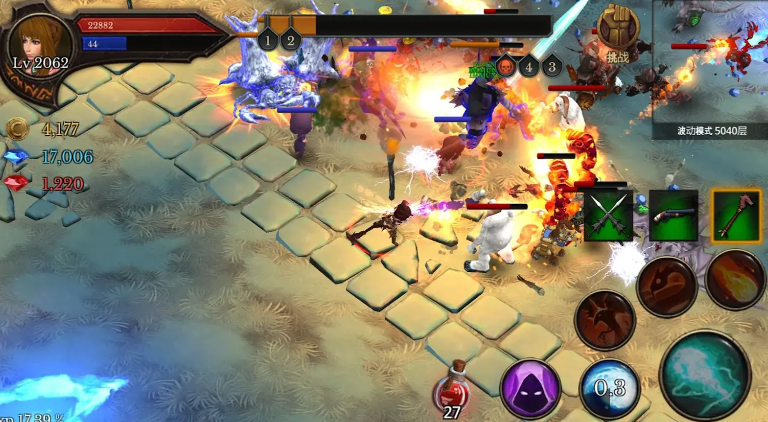
Task: Switch to the shotgun weapon slot
Action: coord(673,215)
